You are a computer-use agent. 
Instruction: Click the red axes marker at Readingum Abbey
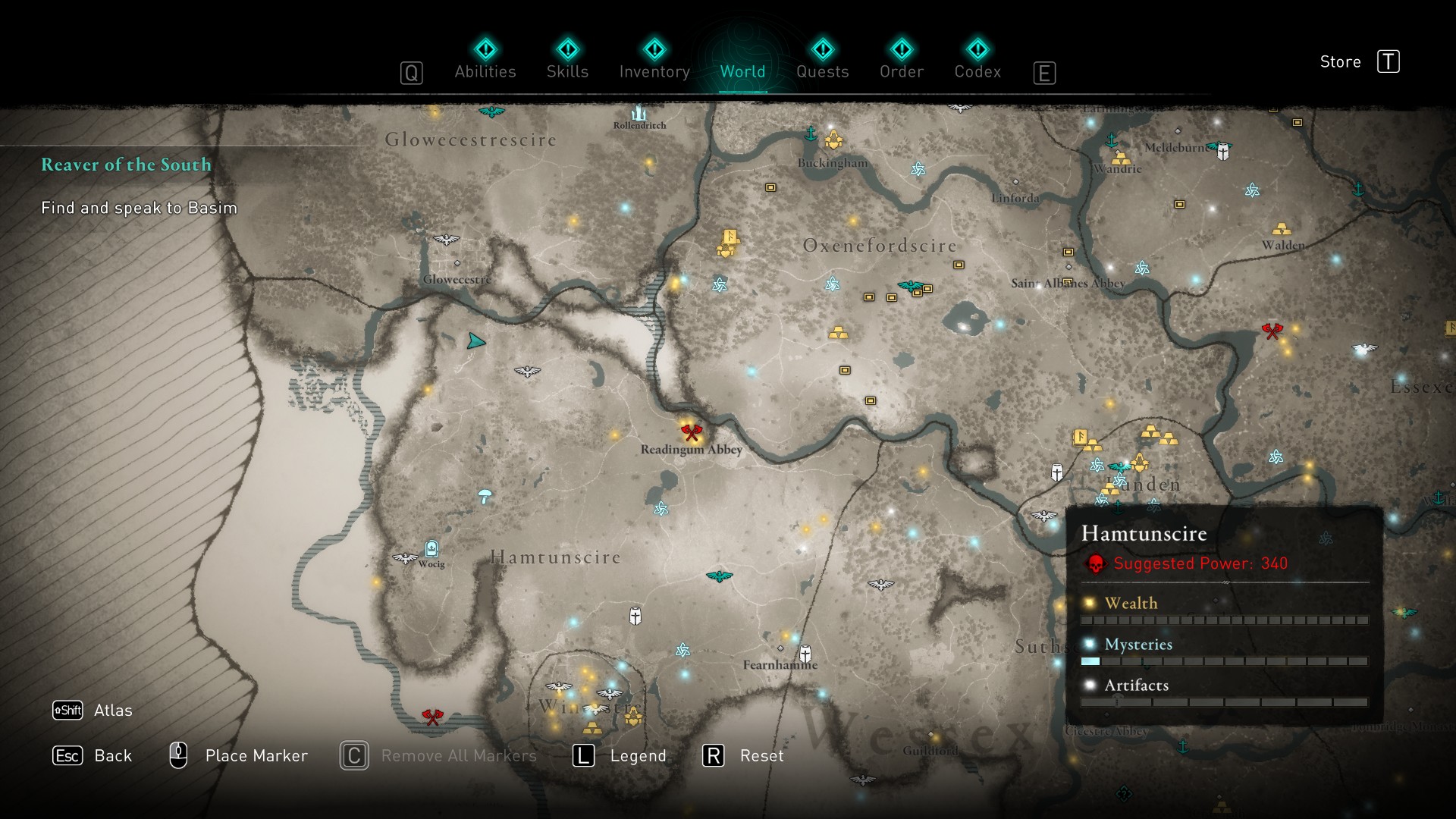pyautogui.click(x=691, y=433)
